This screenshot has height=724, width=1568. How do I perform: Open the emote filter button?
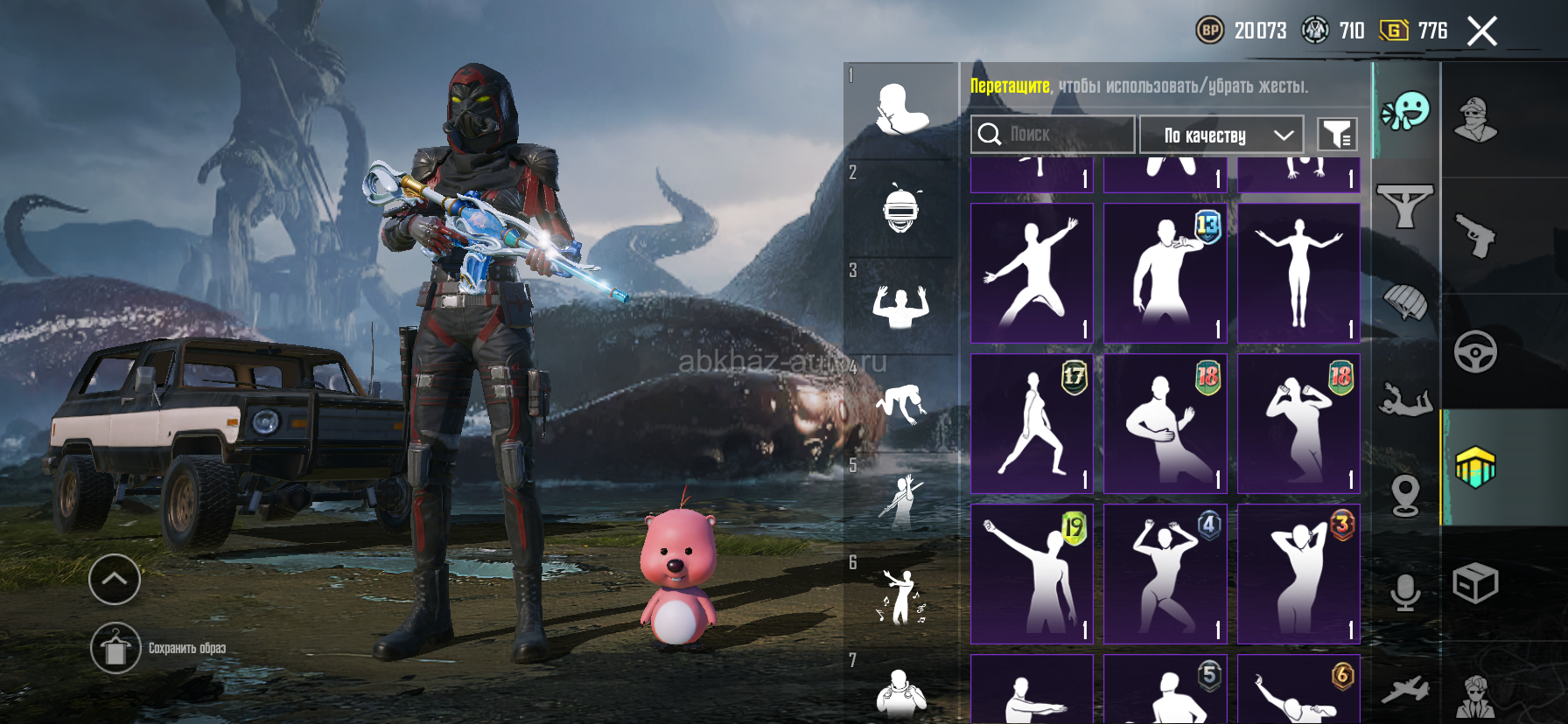(1337, 135)
